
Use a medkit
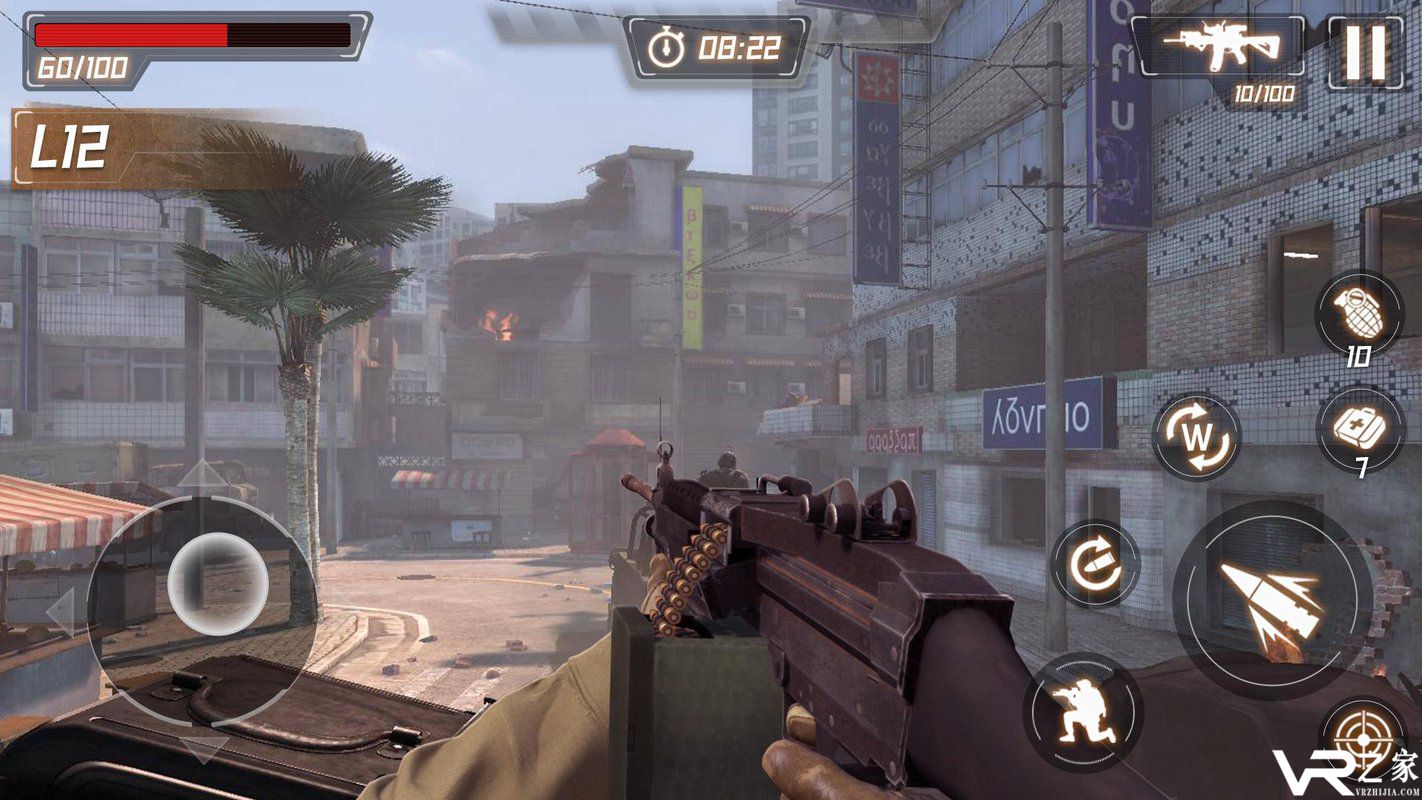tap(1360, 430)
